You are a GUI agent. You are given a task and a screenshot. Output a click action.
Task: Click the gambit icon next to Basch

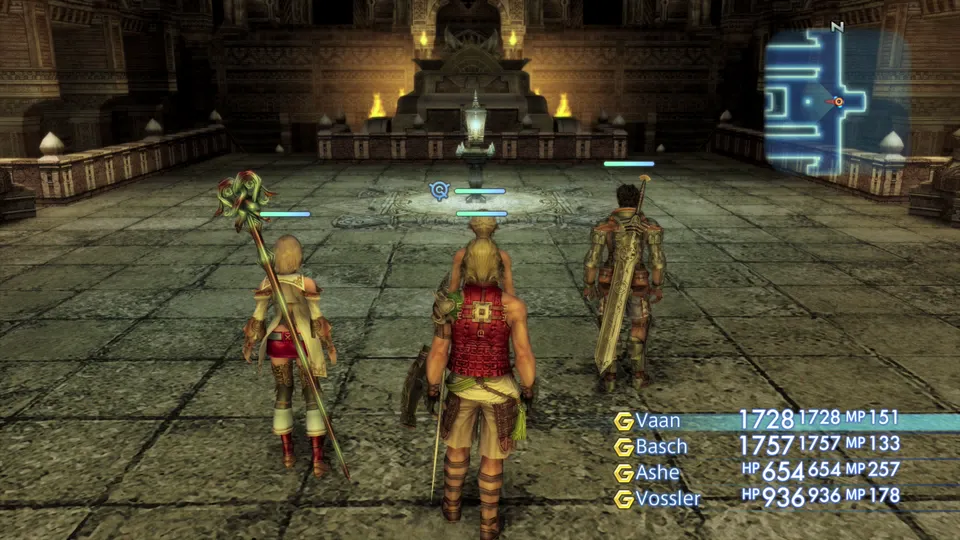coord(624,447)
